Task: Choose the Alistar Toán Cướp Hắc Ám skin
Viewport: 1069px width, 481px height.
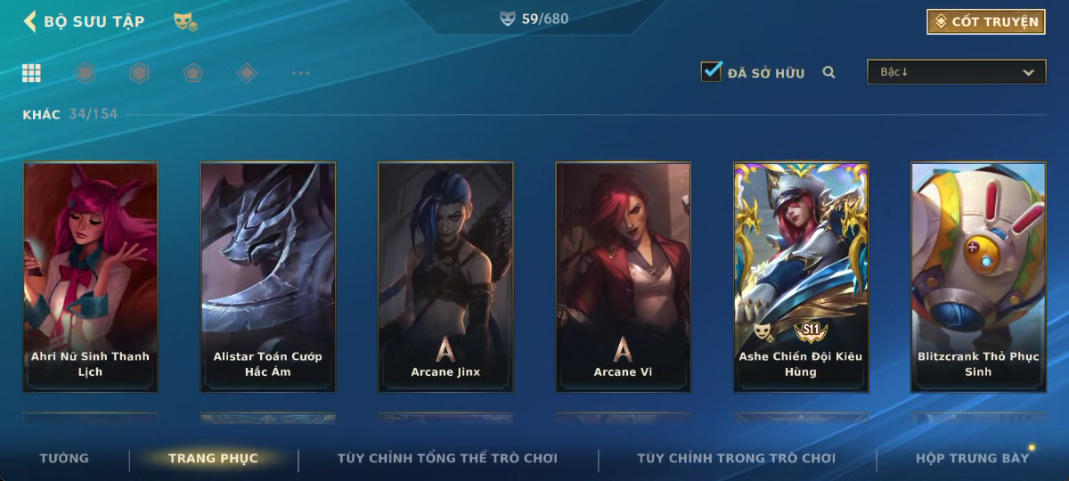Action: click(268, 276)
